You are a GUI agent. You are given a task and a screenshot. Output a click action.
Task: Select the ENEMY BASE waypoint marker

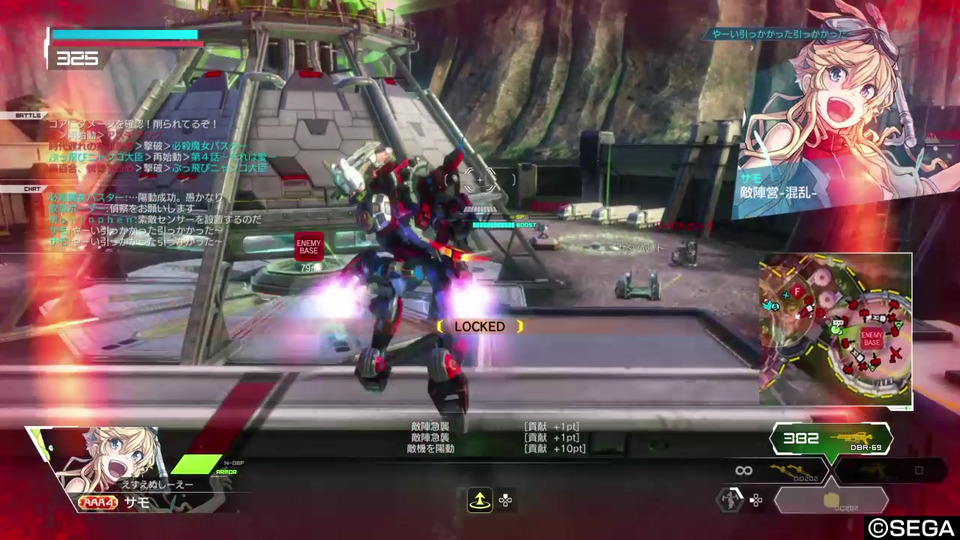(x=308, y=245)
